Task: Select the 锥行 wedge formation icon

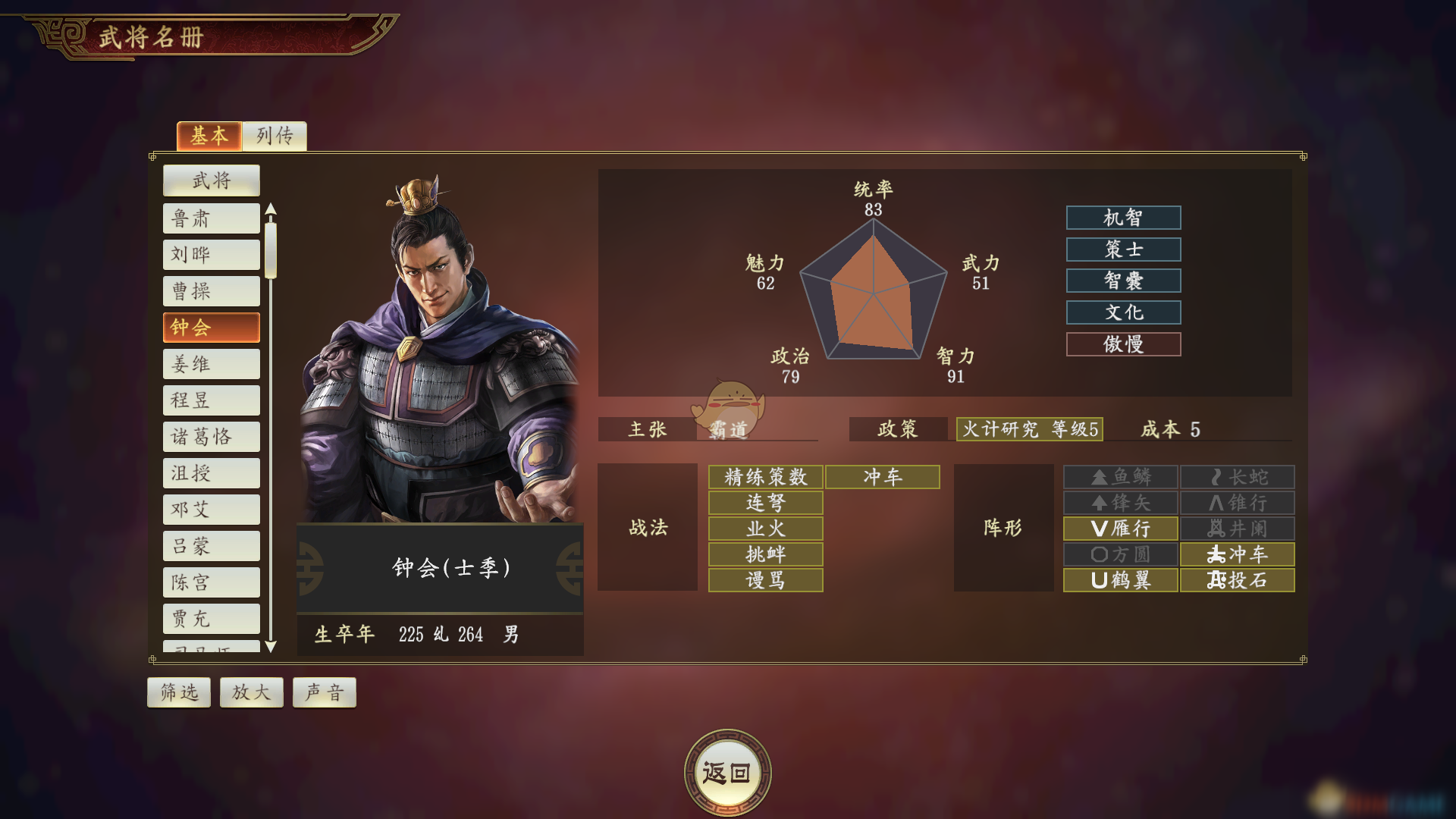Action: coord(1236,503)
